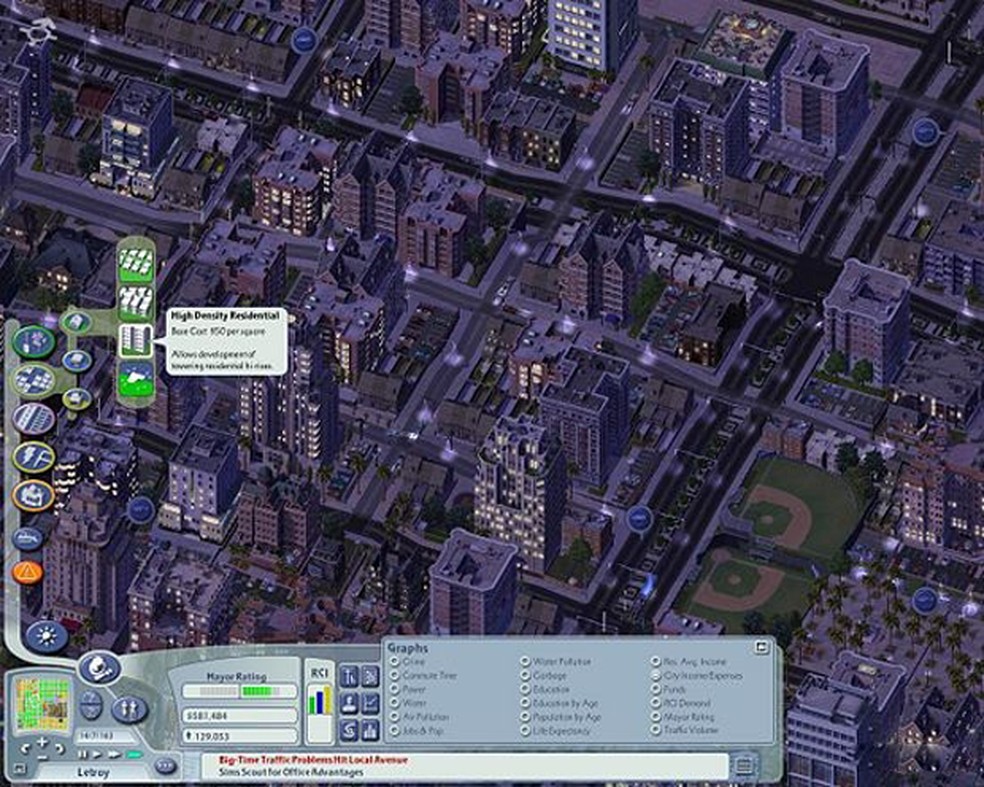This screenshot has width=984, height=787.
Task: Select the Traffic Volume graph
Action: pyautogui.click(x=656, y=732)
